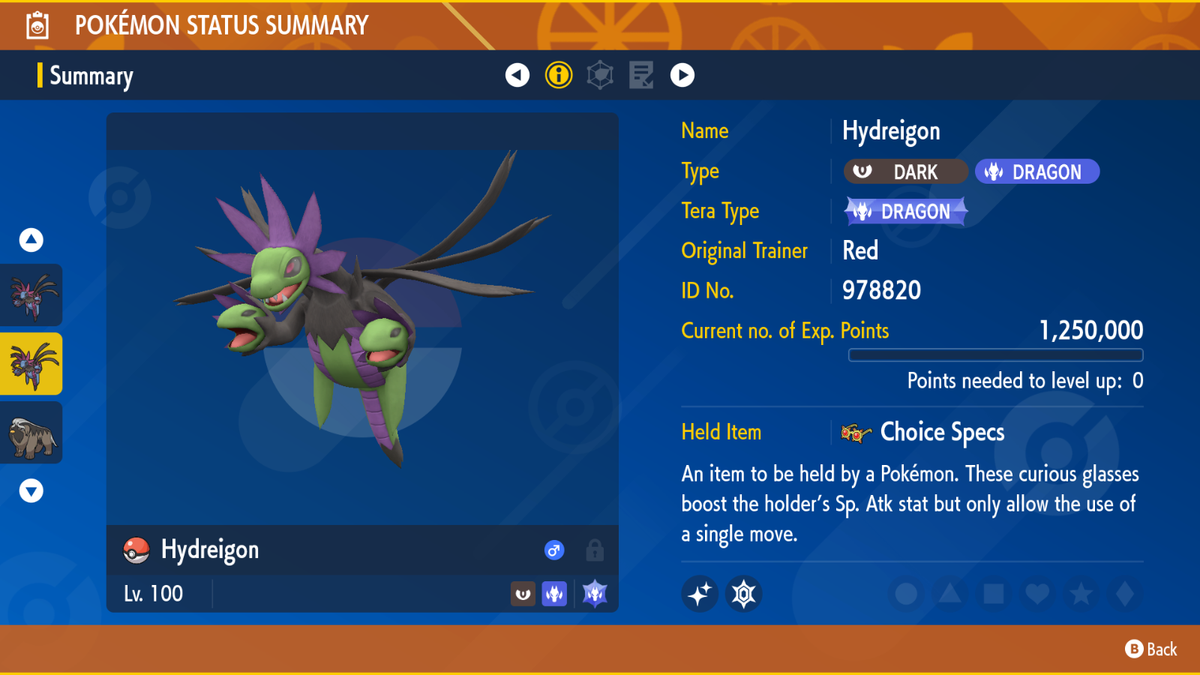The width and height of the screenshot is (1200, 675).
Task: Go to the previous summary page arrow
Action: pyautogui.click(x=517, y=75)
